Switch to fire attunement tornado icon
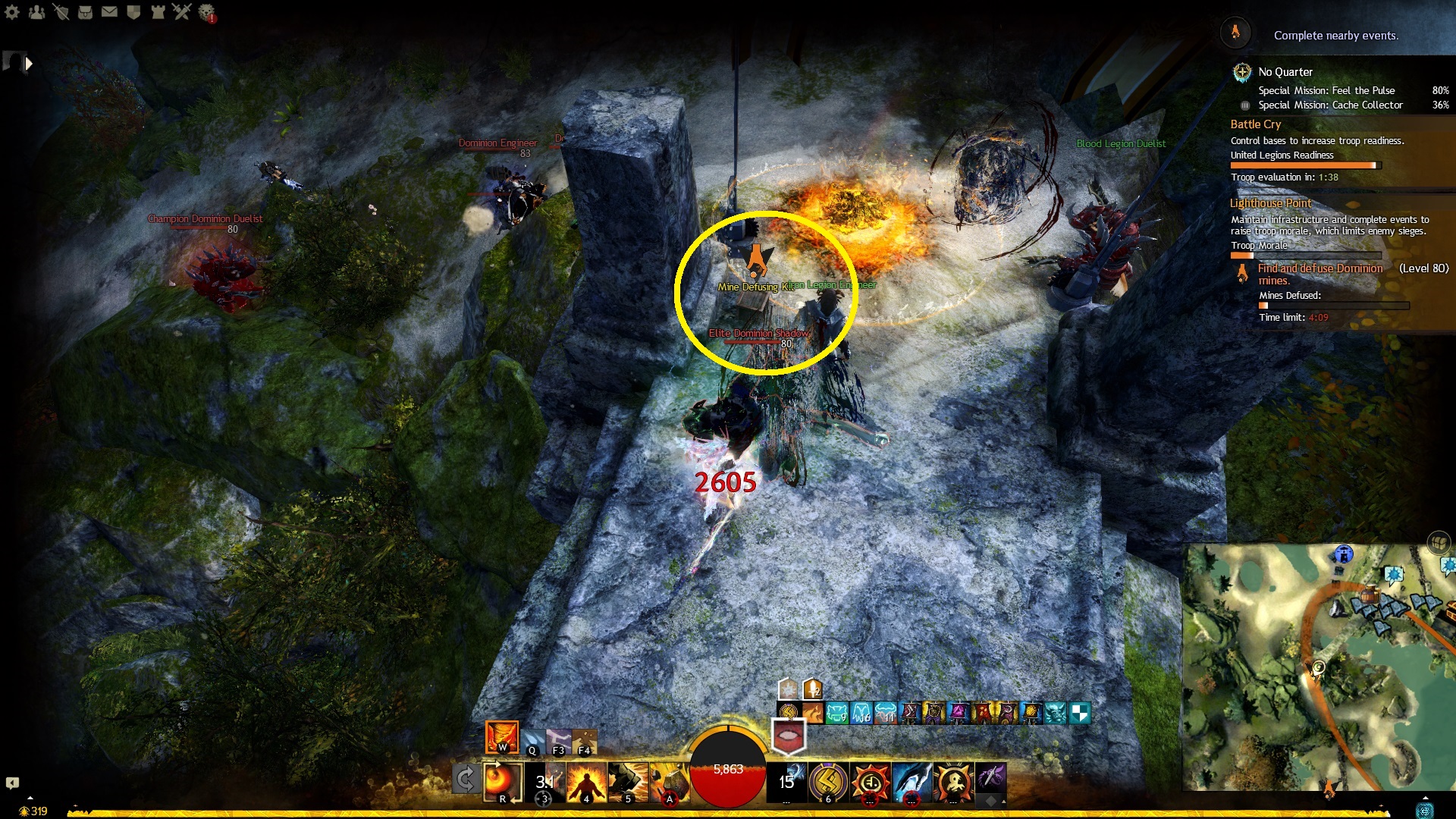The width and height of the screenshot is (1456, 819). (501, 737)
